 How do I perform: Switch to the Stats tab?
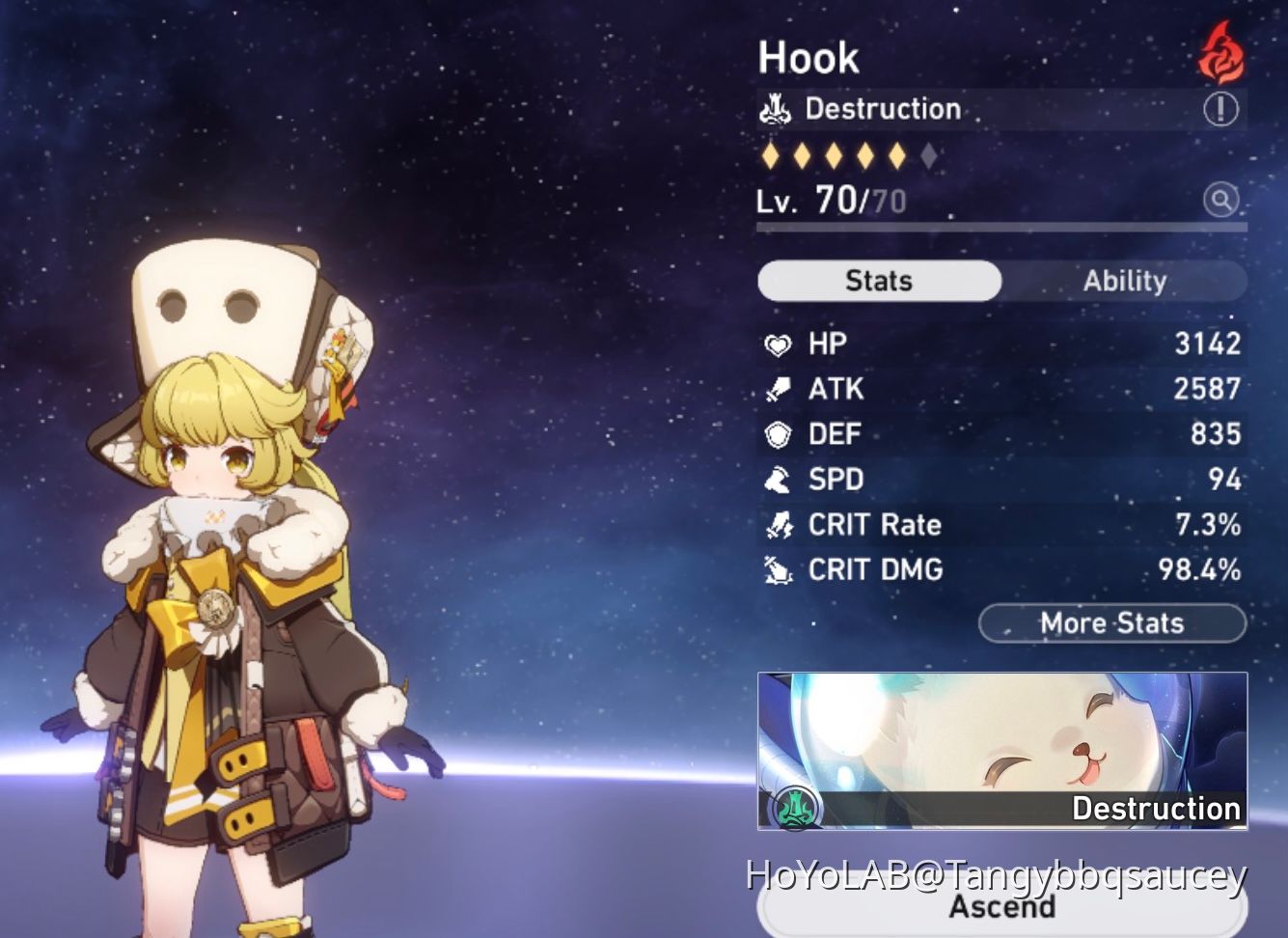[x=878, y=281]
